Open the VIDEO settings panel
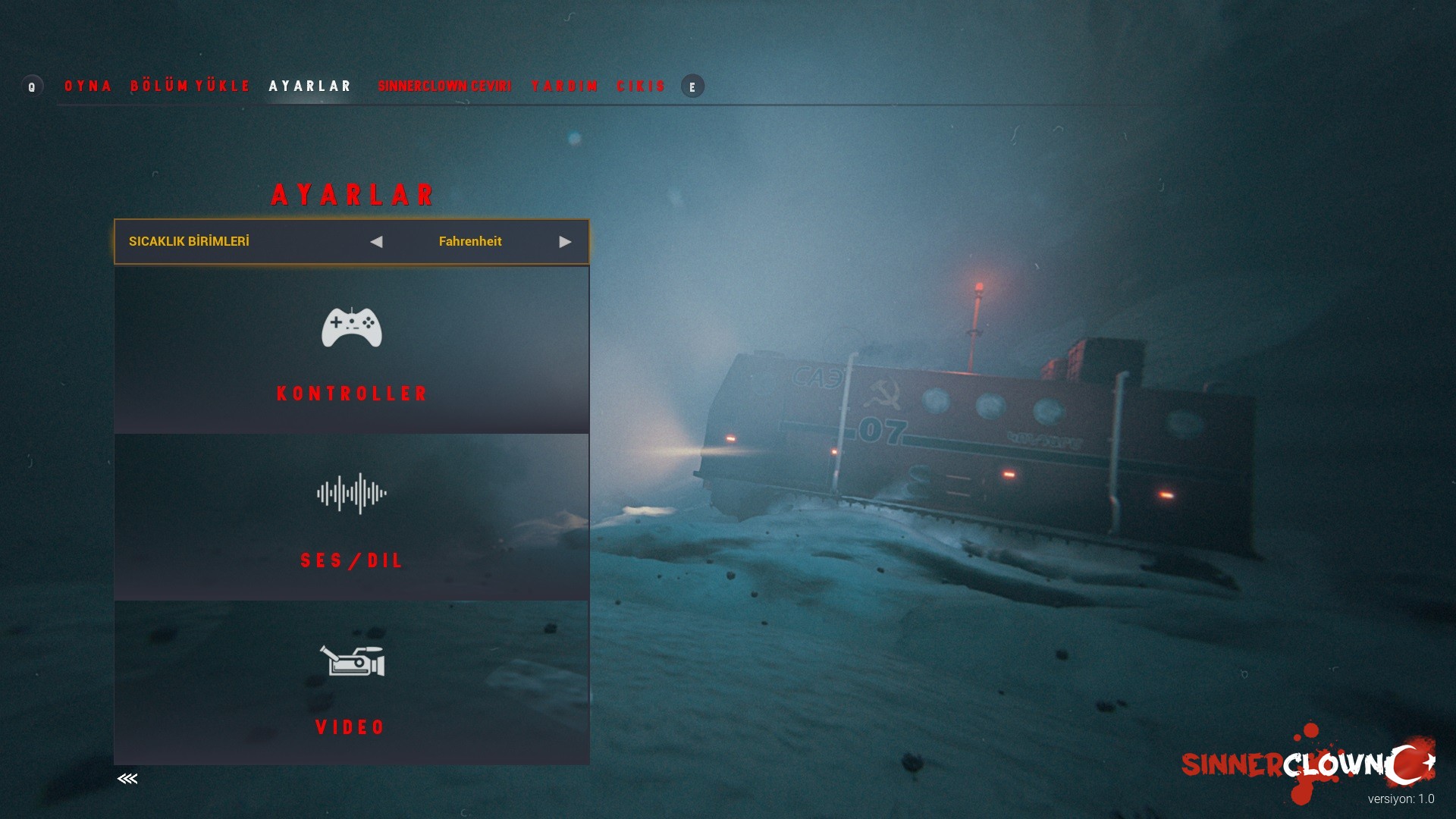Screen dimensions: 1456x819 [352, 682]
